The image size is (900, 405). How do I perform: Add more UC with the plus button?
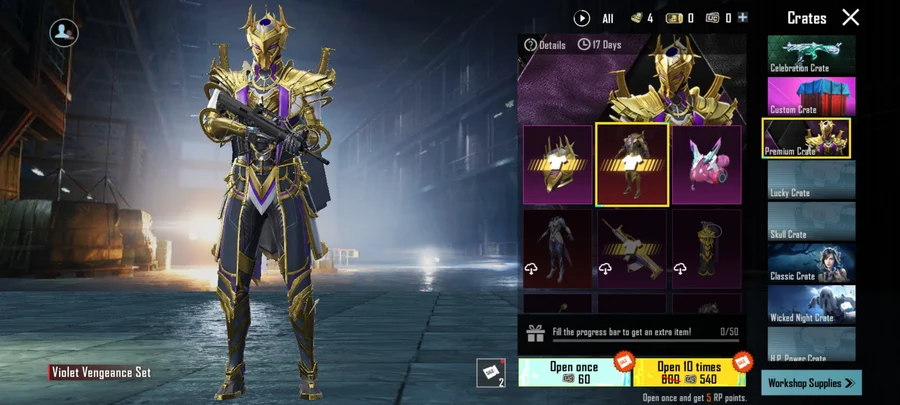[x=742, y=18]
